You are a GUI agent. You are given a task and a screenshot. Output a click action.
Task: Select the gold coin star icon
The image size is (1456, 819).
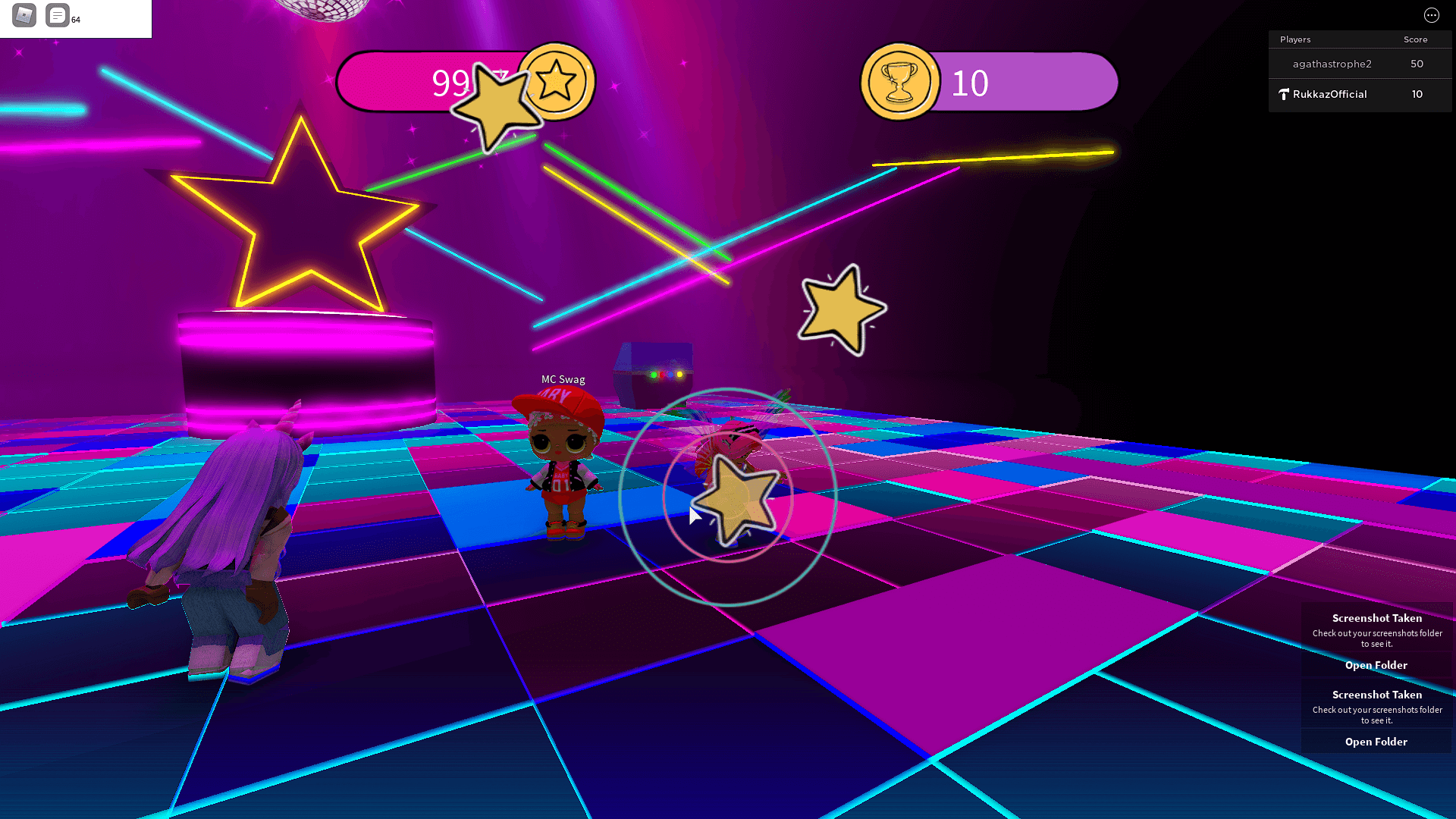[559, 81]
